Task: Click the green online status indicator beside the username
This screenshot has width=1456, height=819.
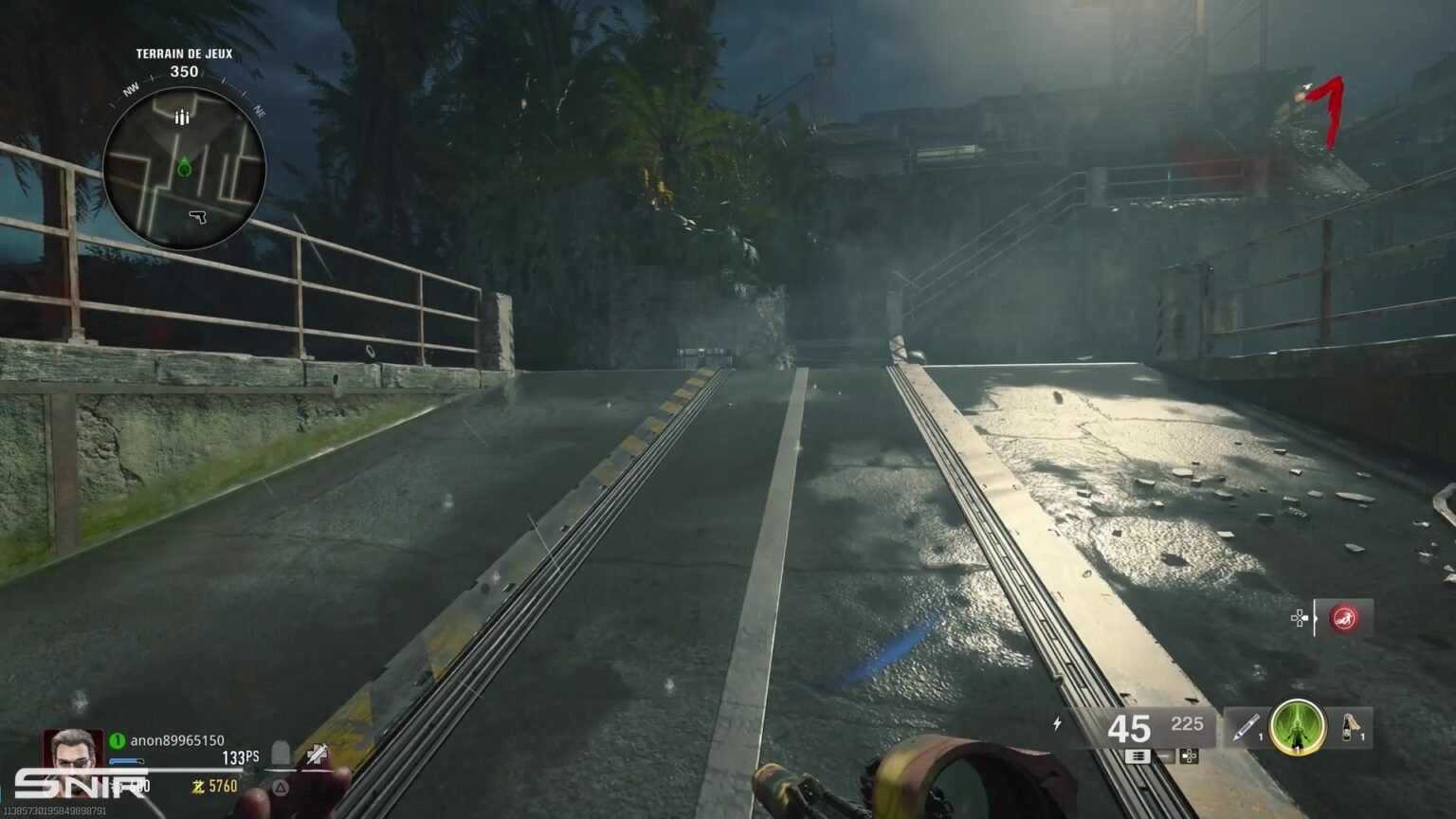Action: pos(118,740)
